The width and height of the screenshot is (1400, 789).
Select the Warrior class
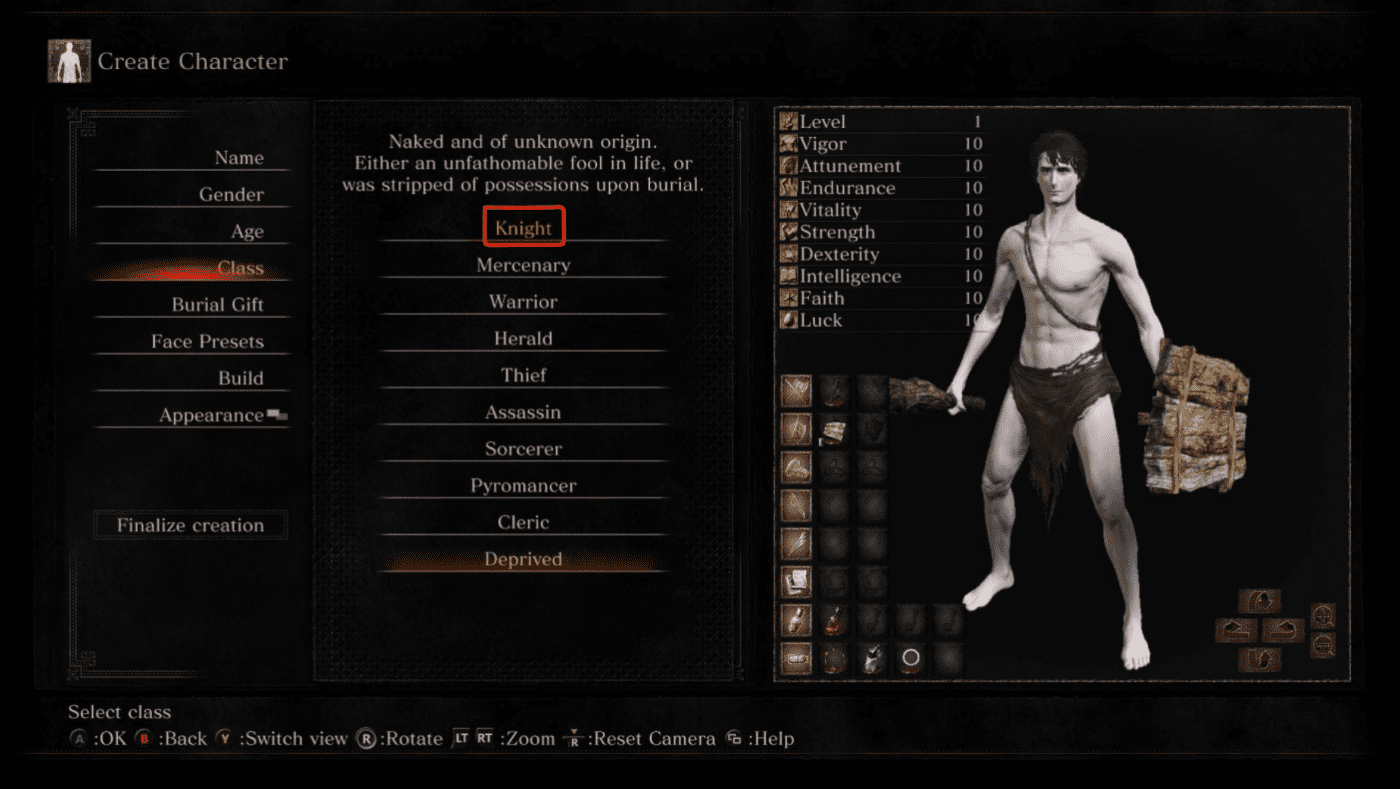click(523, 302)
